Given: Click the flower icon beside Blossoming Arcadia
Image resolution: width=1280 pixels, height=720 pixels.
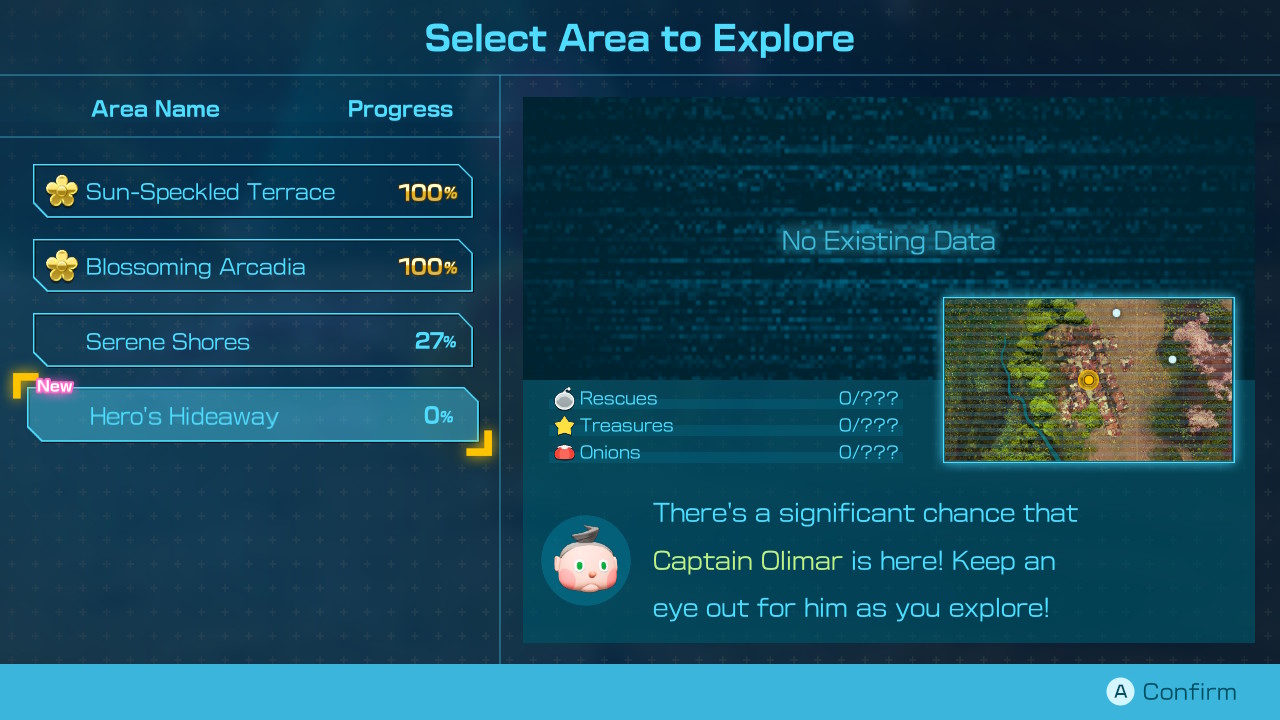Looking at the screenshot, I should [61, 265].
